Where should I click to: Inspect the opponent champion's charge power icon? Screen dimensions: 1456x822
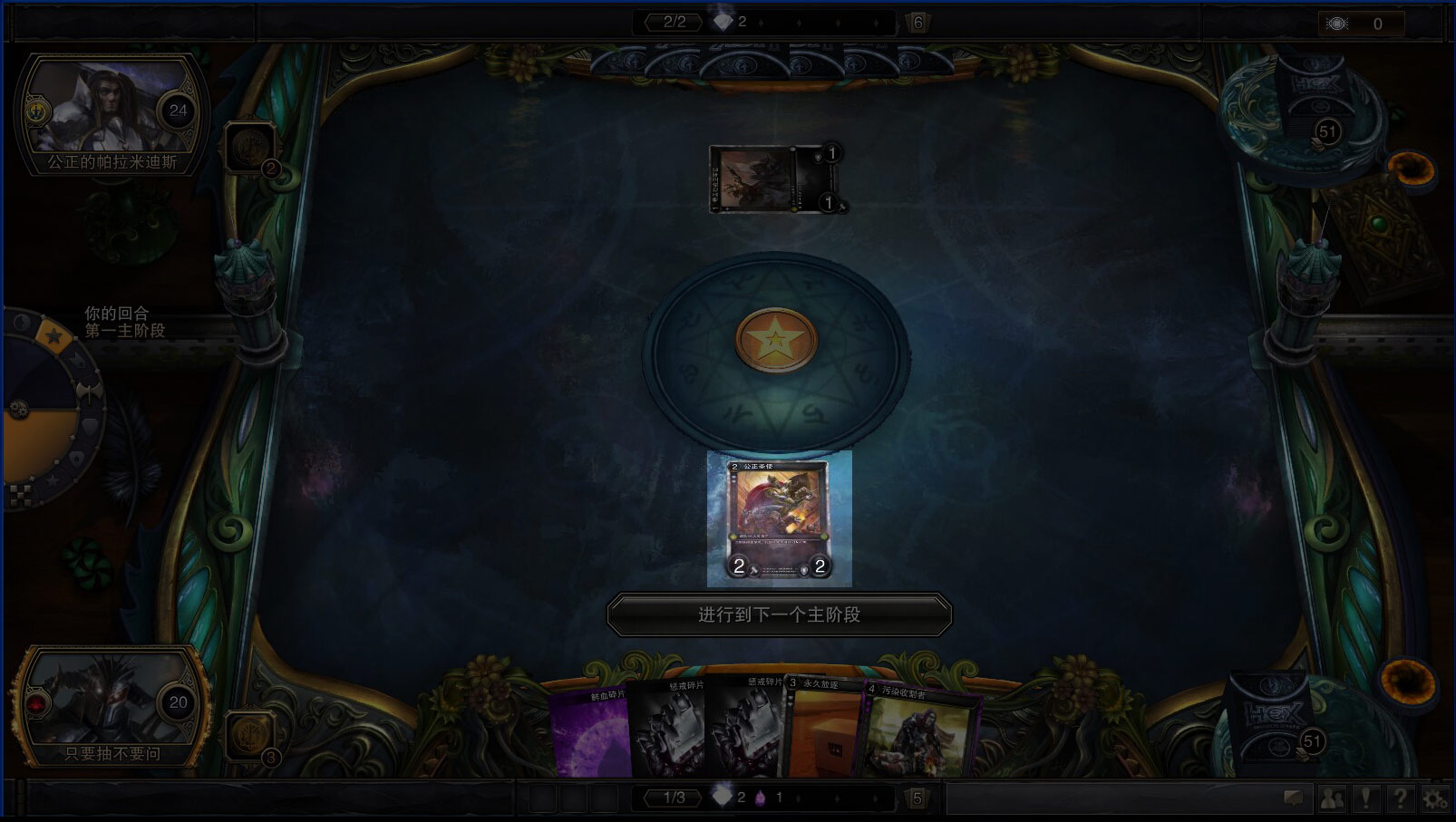pos(249,147)
